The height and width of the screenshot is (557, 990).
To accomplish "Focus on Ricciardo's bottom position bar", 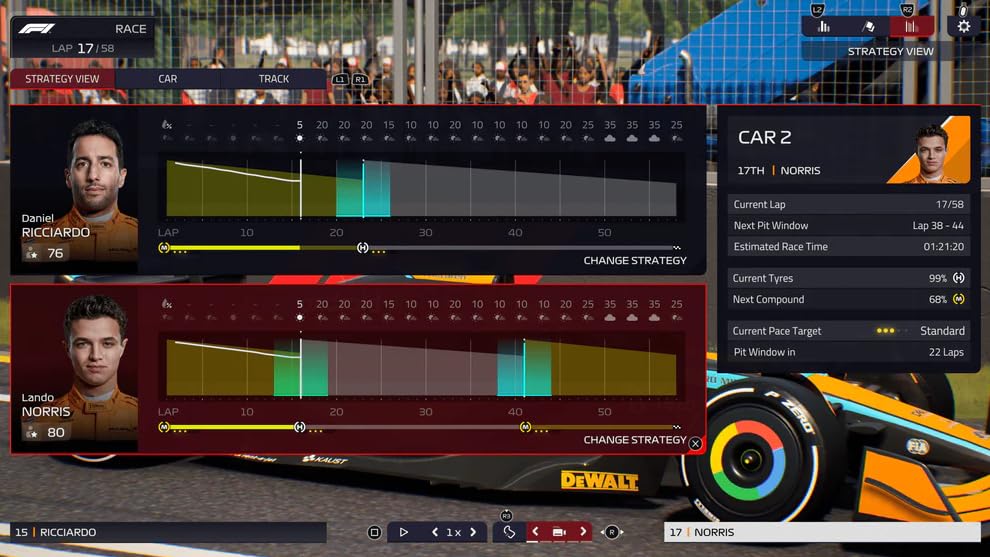I will (x=168, y=532).
